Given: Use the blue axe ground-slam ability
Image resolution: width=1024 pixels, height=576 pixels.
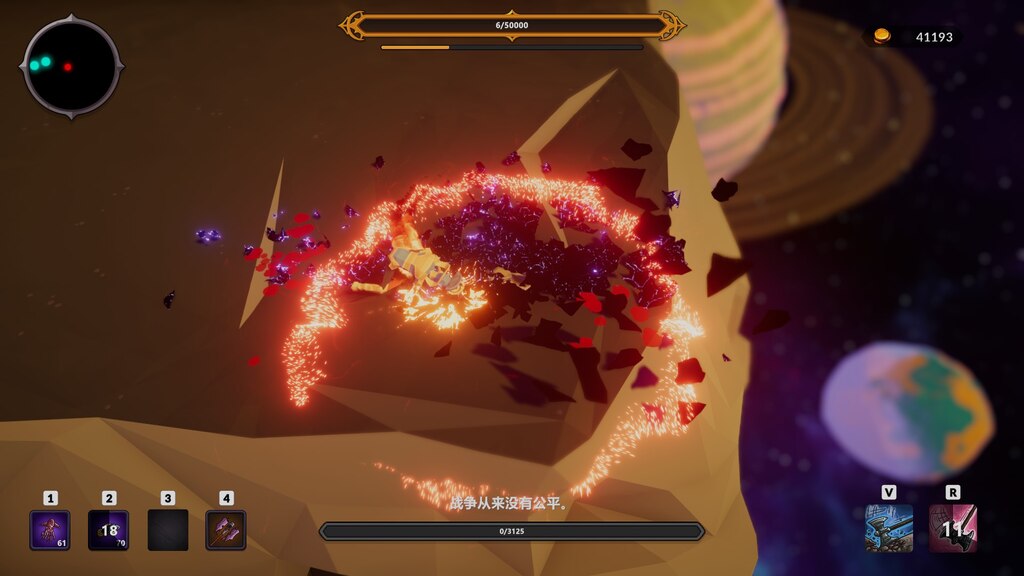Looking at the screenshot, I should tap(889, 528).
